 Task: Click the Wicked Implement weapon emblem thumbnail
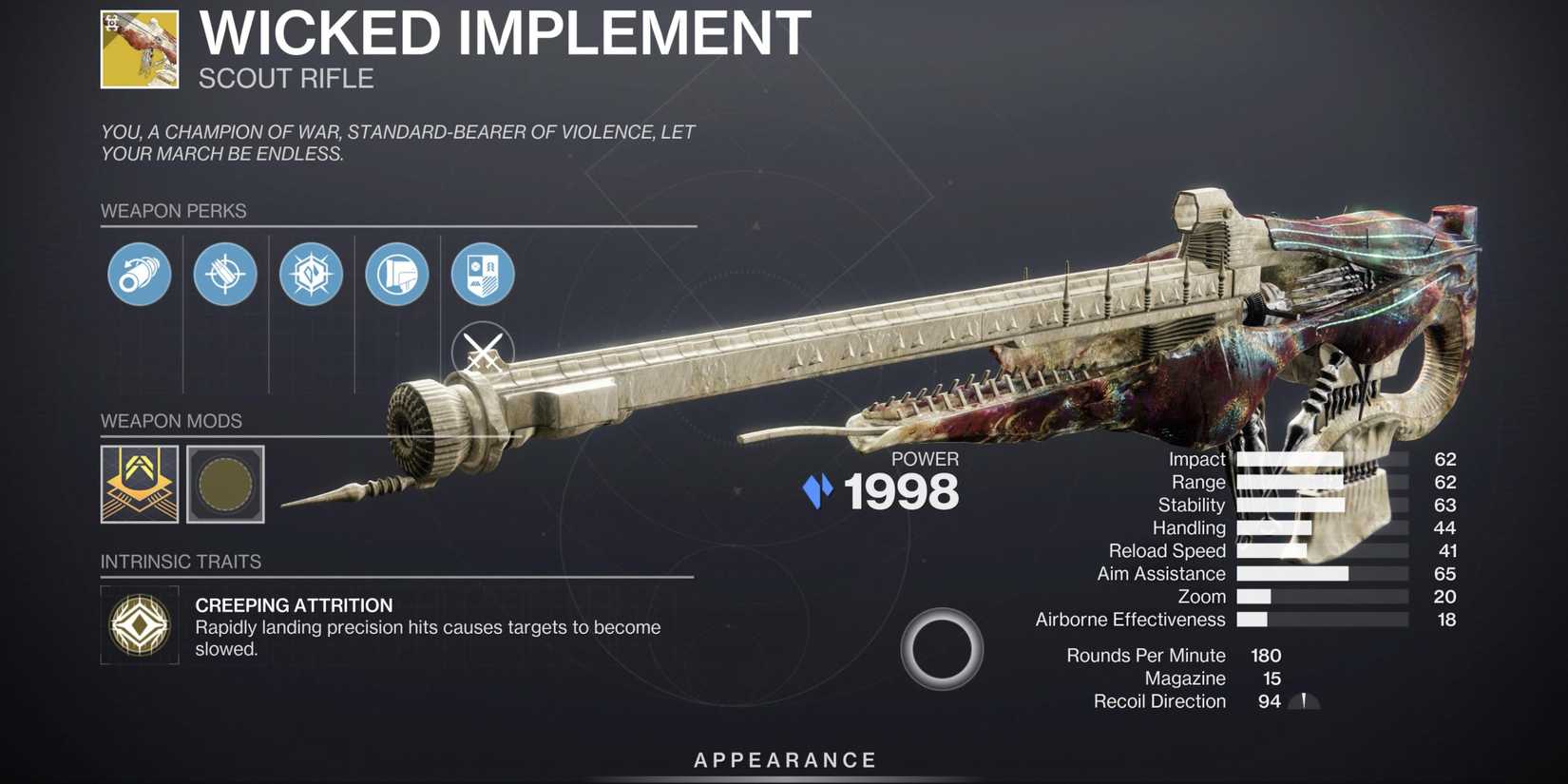(138, 48)
